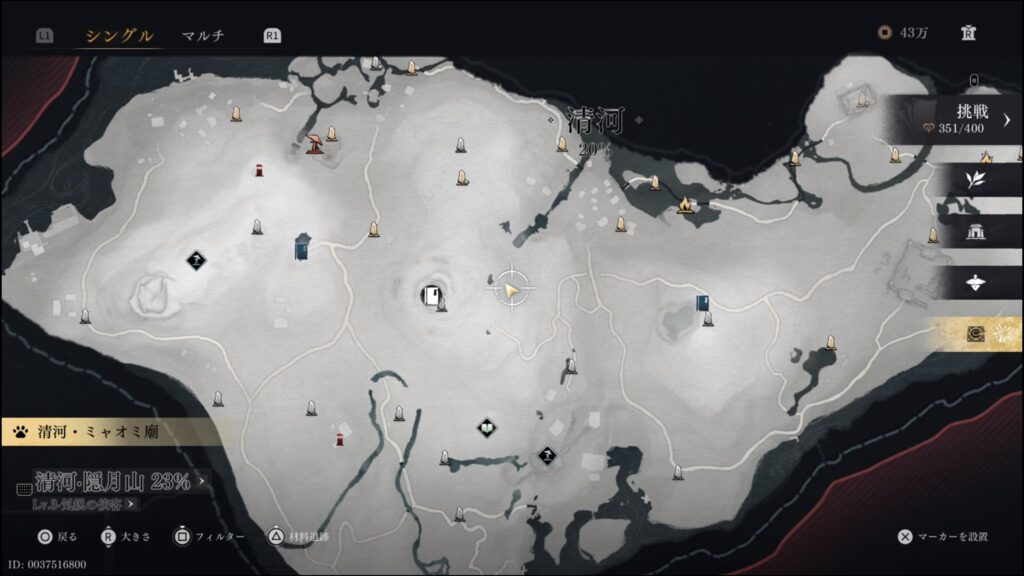Select the leaf category icon

(x=974, y=180)
